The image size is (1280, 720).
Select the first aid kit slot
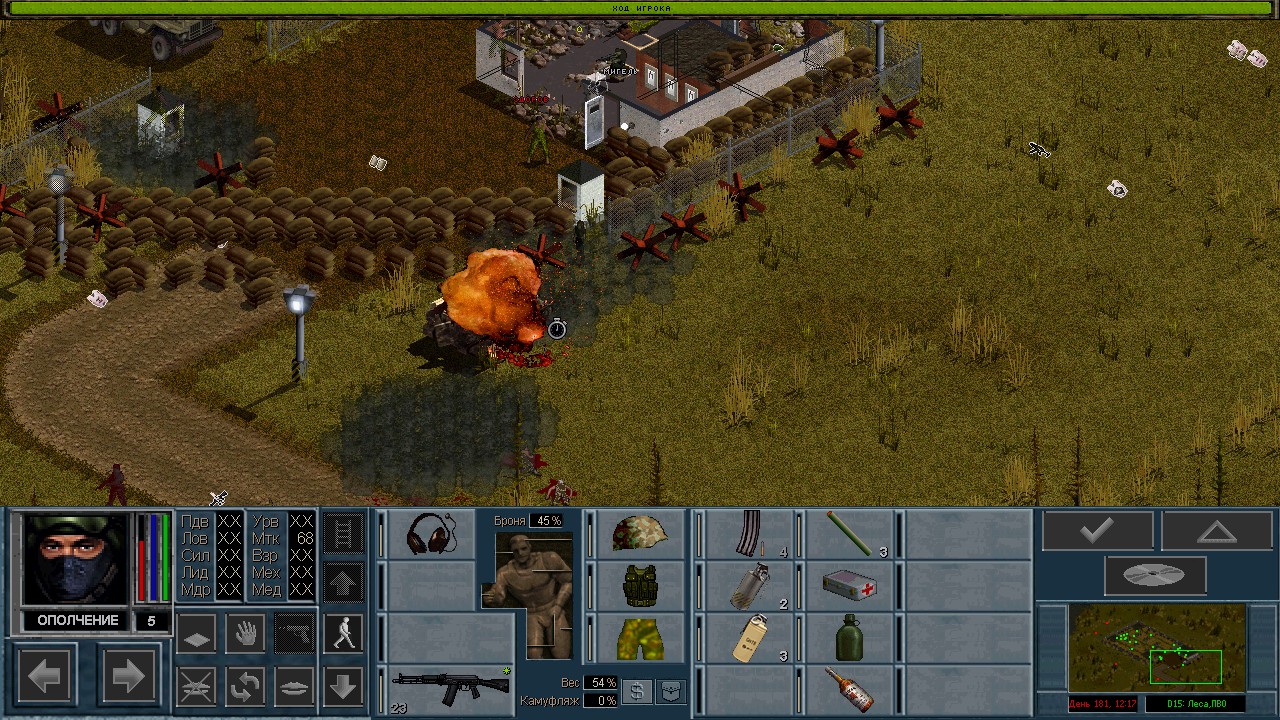click(849, 586)
